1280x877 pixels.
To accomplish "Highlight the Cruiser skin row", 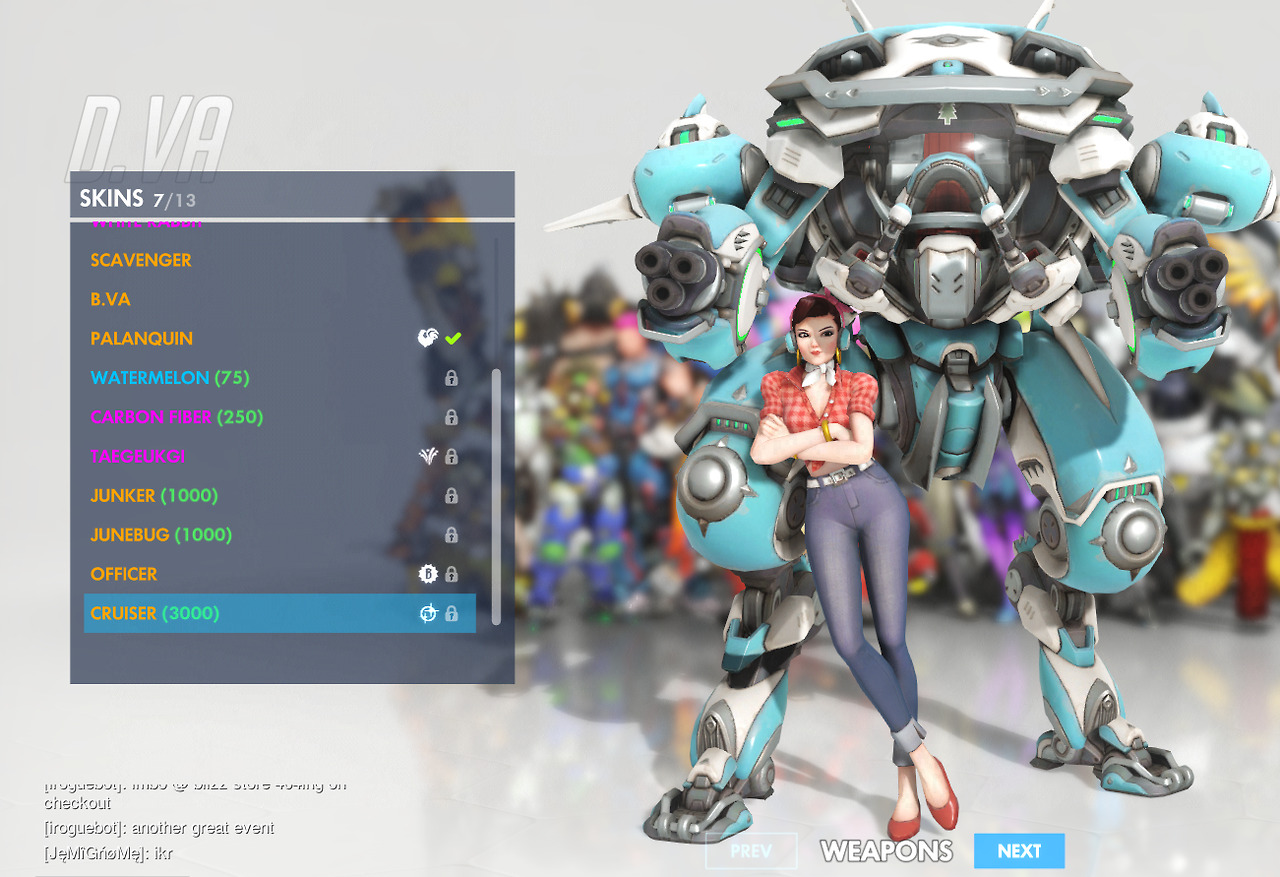I will click(279, 613).
